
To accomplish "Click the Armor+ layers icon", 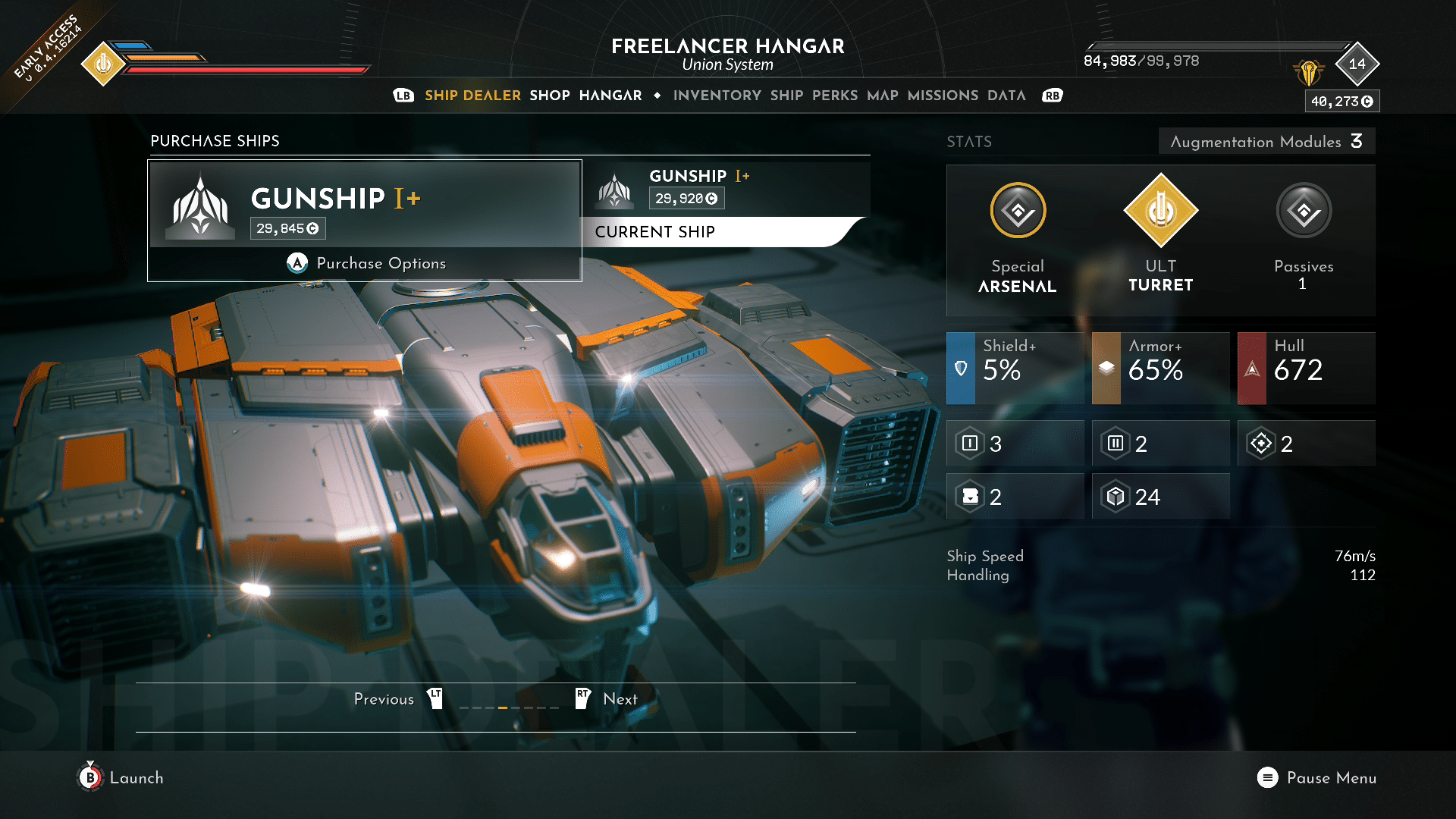I will [x=1107, y=368].
